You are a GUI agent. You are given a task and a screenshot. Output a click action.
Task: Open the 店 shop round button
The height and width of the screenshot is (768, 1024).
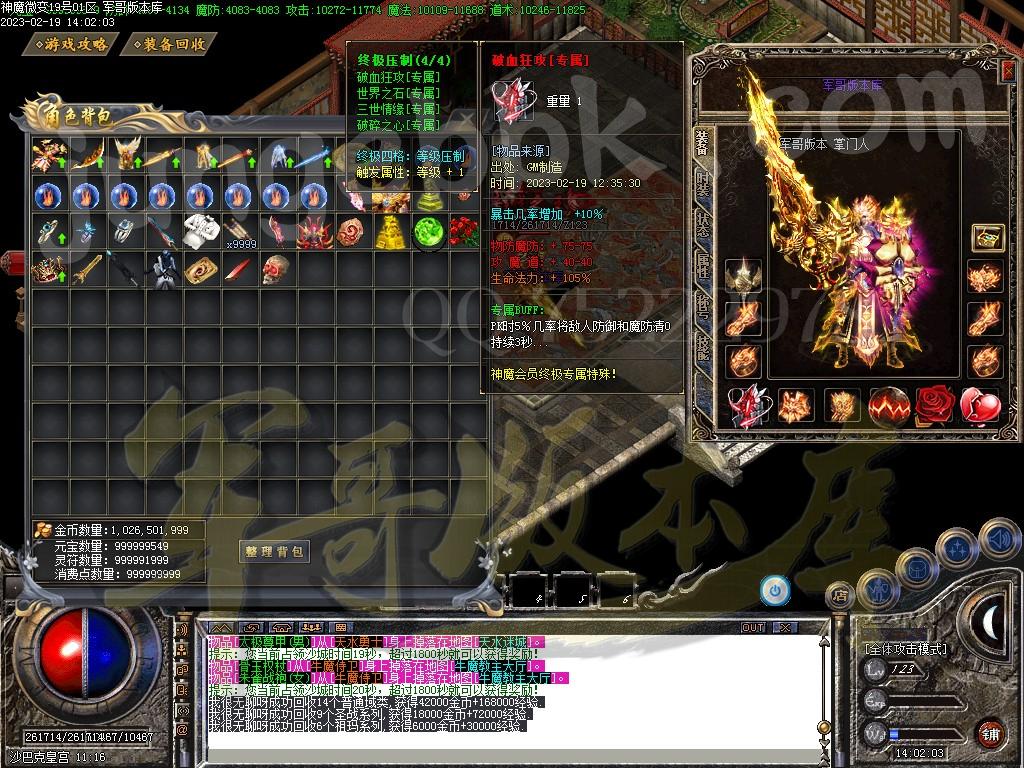pos(840,596)
